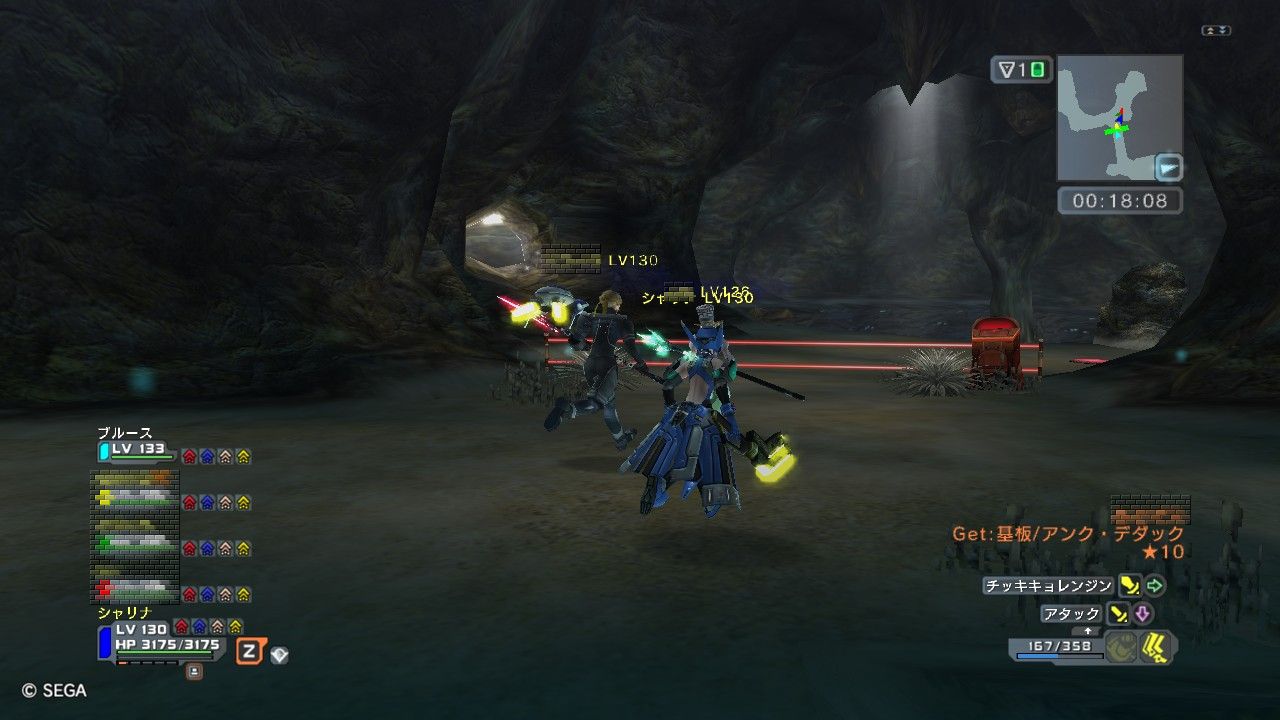This screenshot has width=1280, height=720.
Task: Select the dimmed round device palette icon
Action: 1122,647
